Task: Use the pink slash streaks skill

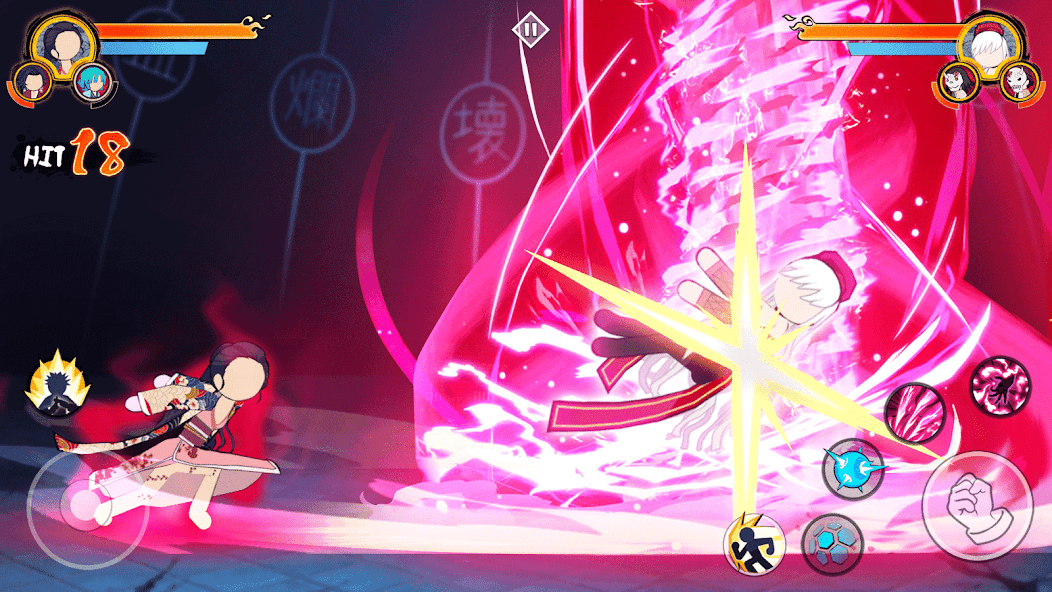Action: [x=913, y=411]
